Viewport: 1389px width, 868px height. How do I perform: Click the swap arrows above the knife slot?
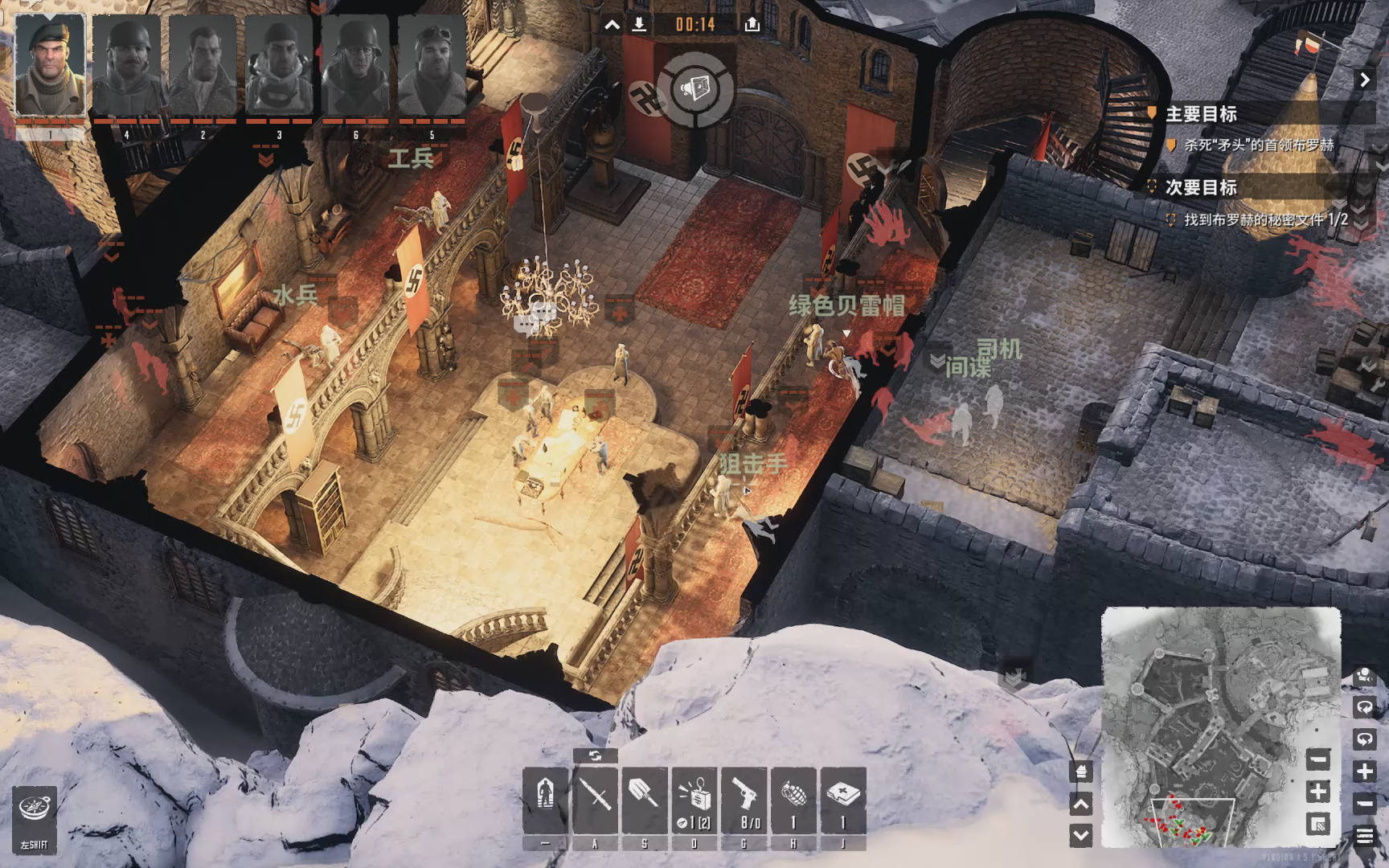(x=595, y=755)
